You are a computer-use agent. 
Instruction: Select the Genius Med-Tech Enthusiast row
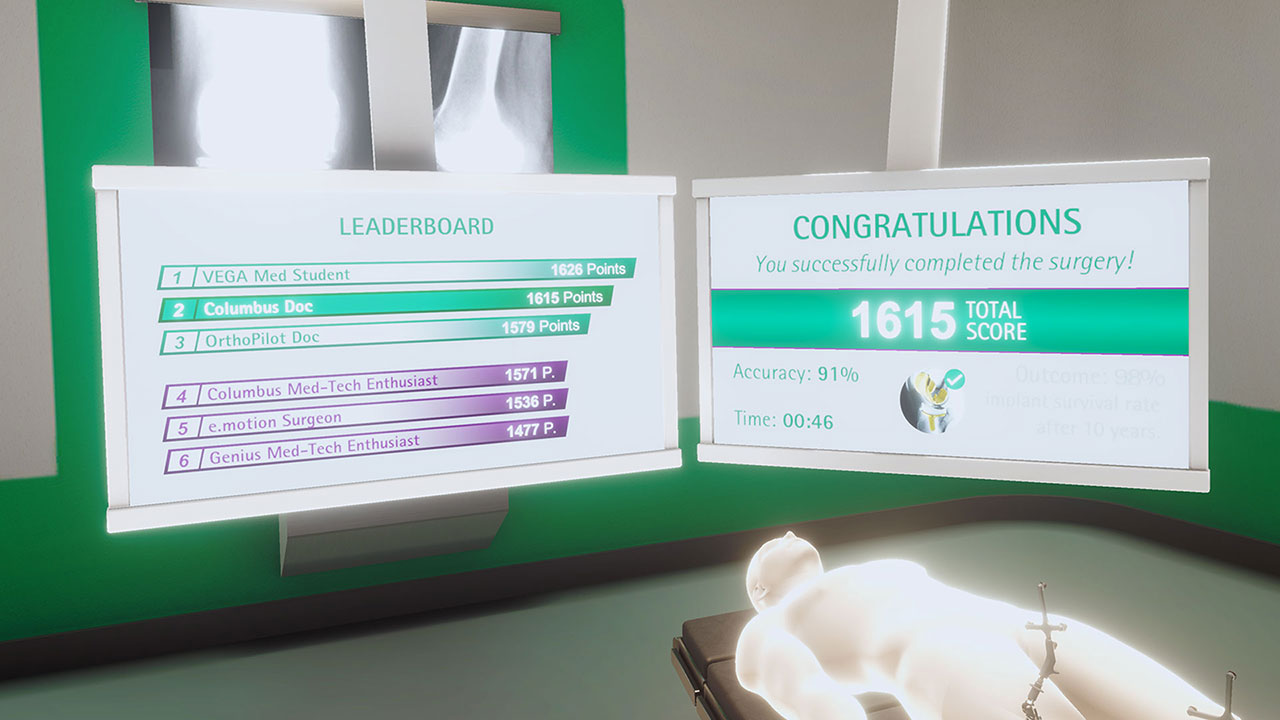click(x=365, y=446)
